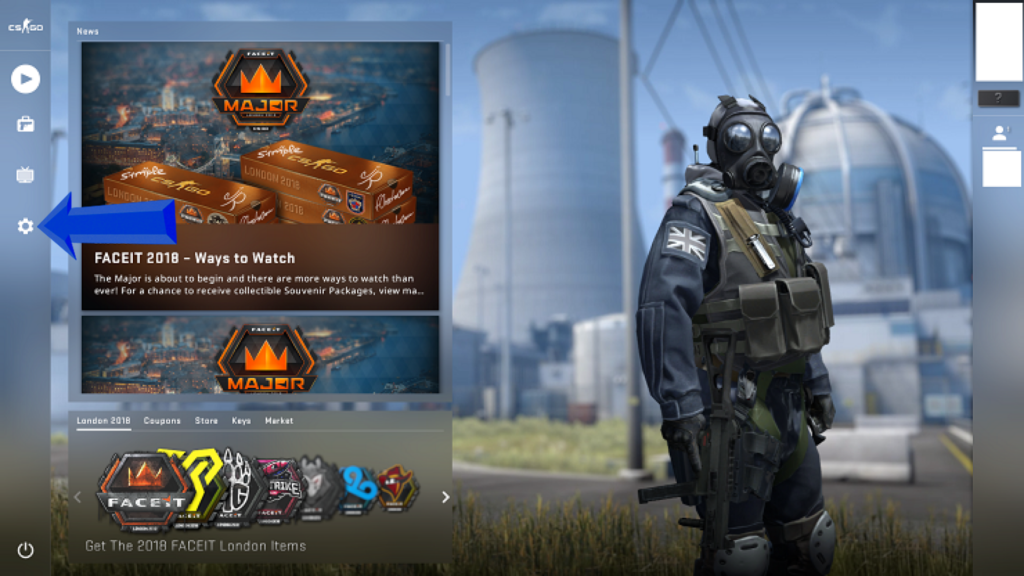Select the Keys tab

click(x=241, y=421)
